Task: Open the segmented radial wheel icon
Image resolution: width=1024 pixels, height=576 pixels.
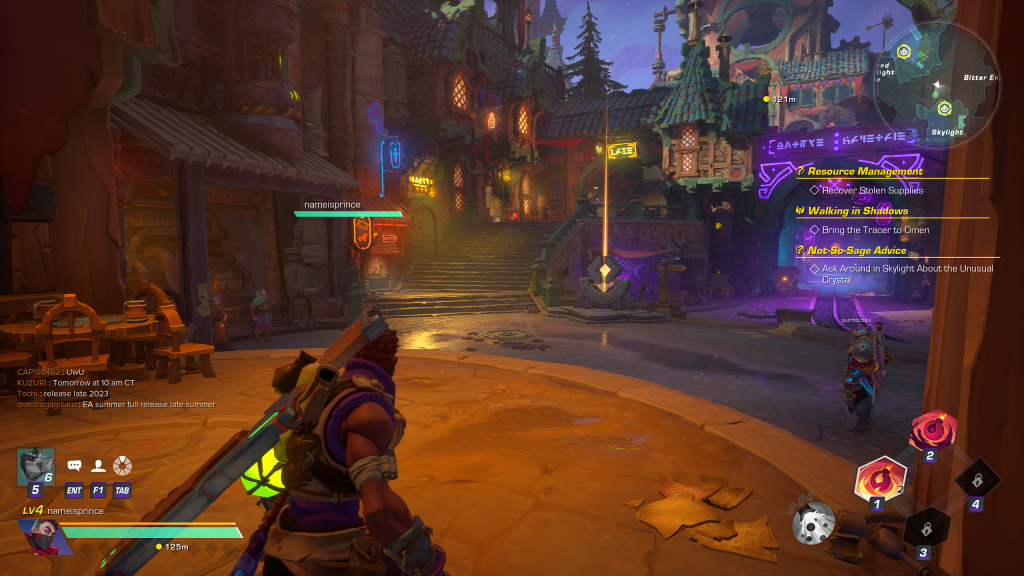Action: (x=122, y=466)
